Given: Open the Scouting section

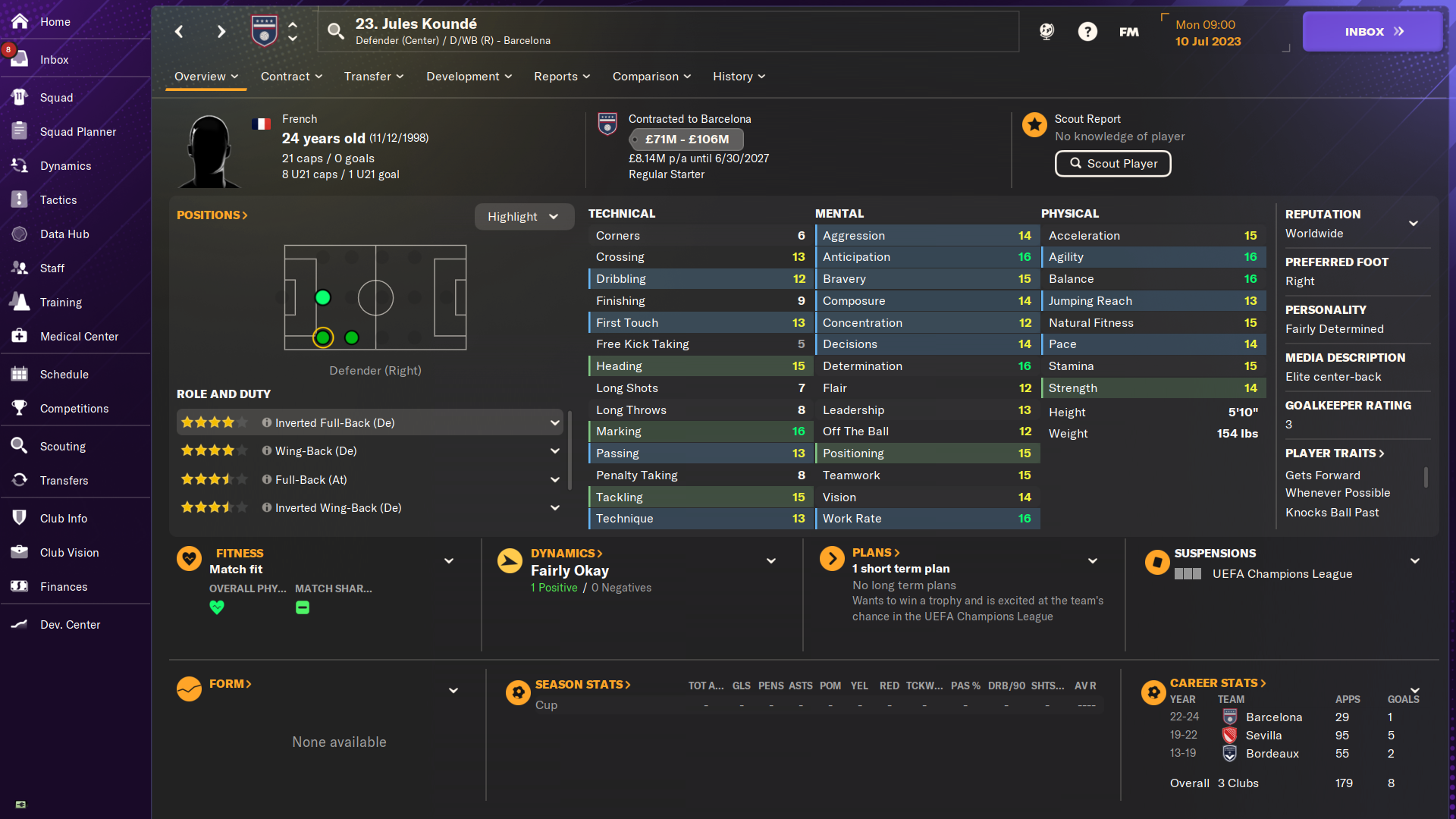Looking at the screenshot, I should (62, 447).
